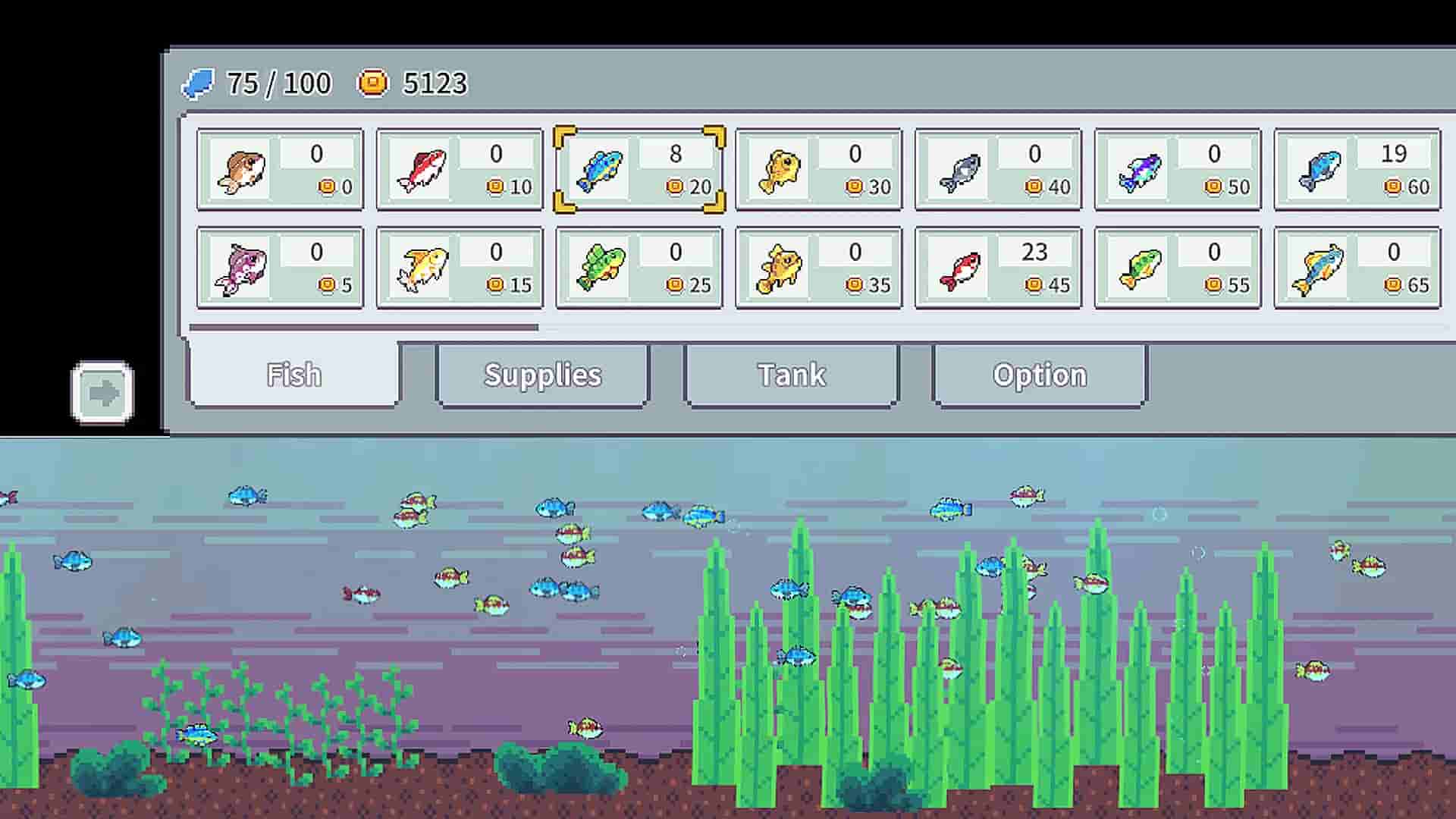Select the green bass costing 25 coins

point(639,267)
